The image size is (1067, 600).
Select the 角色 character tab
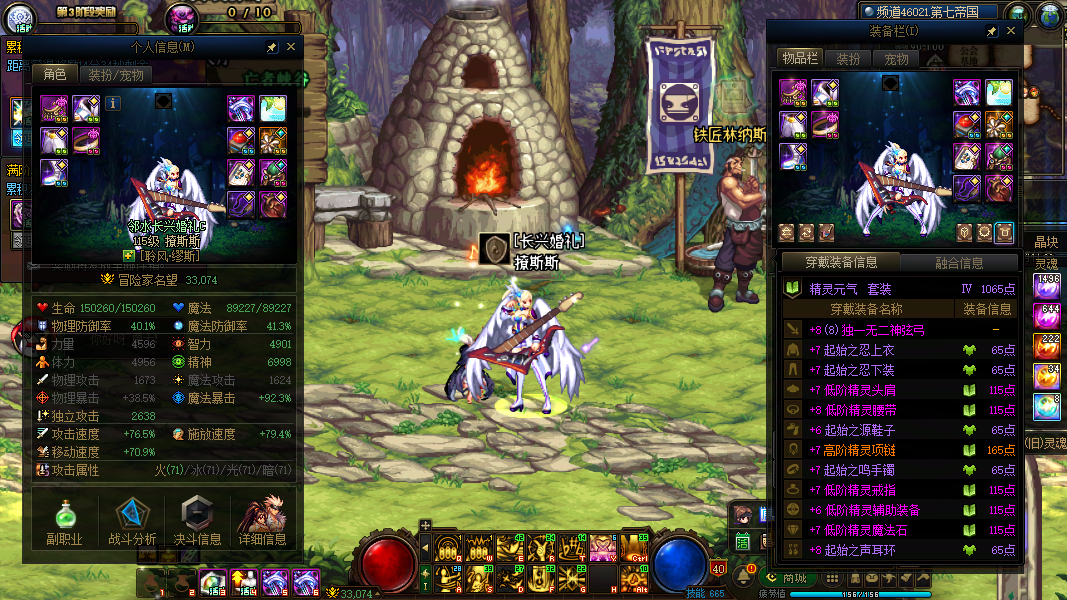click(x=54, y=75)
